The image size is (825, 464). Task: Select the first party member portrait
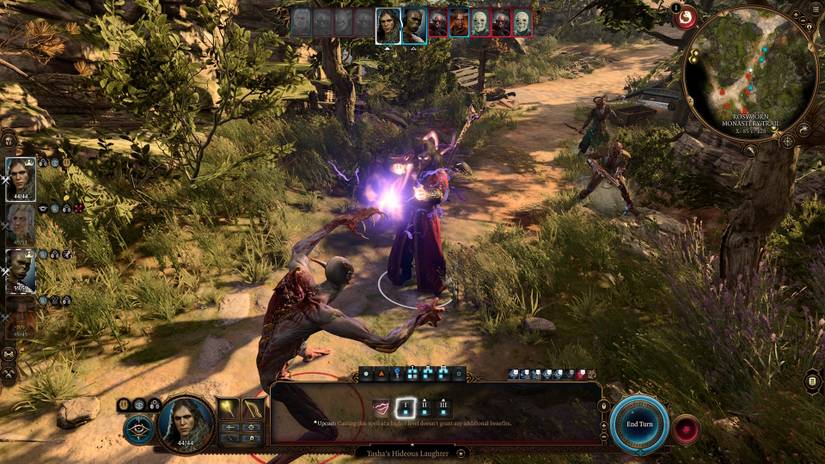point(21,179)
